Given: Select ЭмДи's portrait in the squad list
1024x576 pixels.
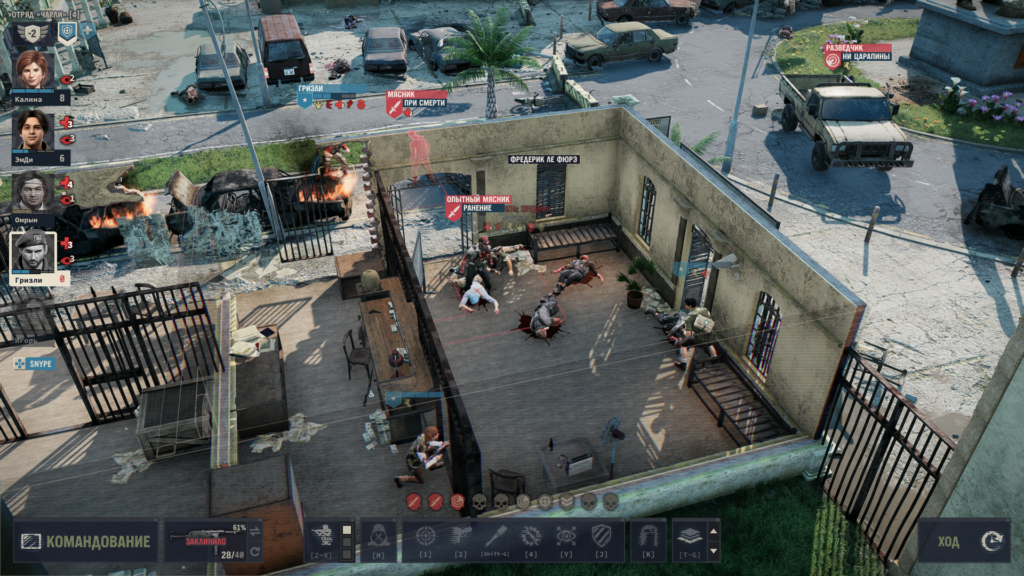Looking at the screenshot, I should click(x=33, y=130).
